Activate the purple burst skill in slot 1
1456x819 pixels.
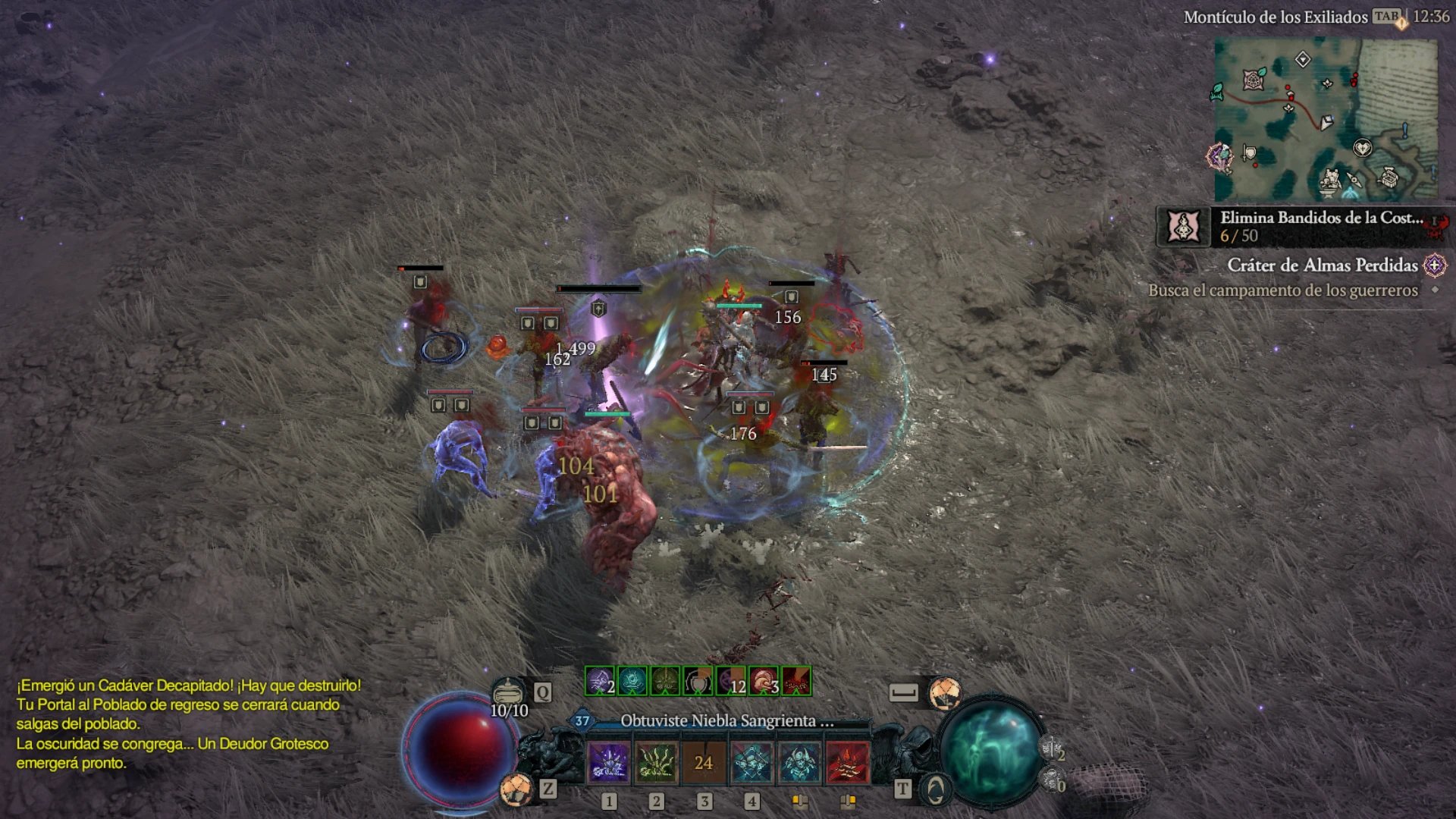[x=608, y=762]
